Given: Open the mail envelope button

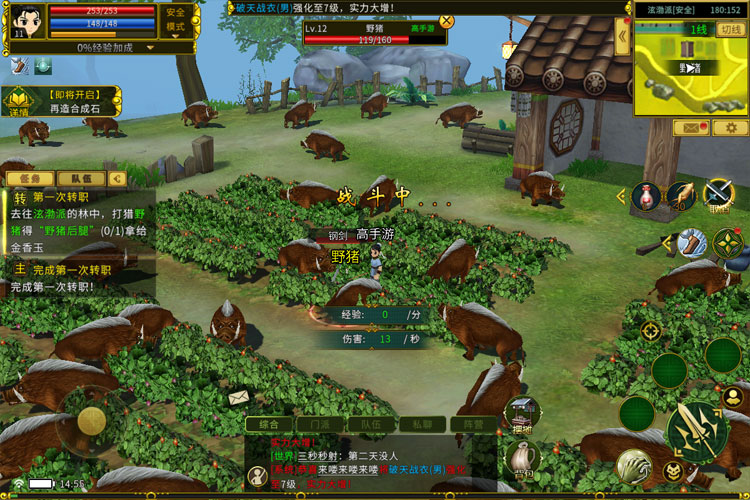Looking at the screenshot, I should pos(691,128).
